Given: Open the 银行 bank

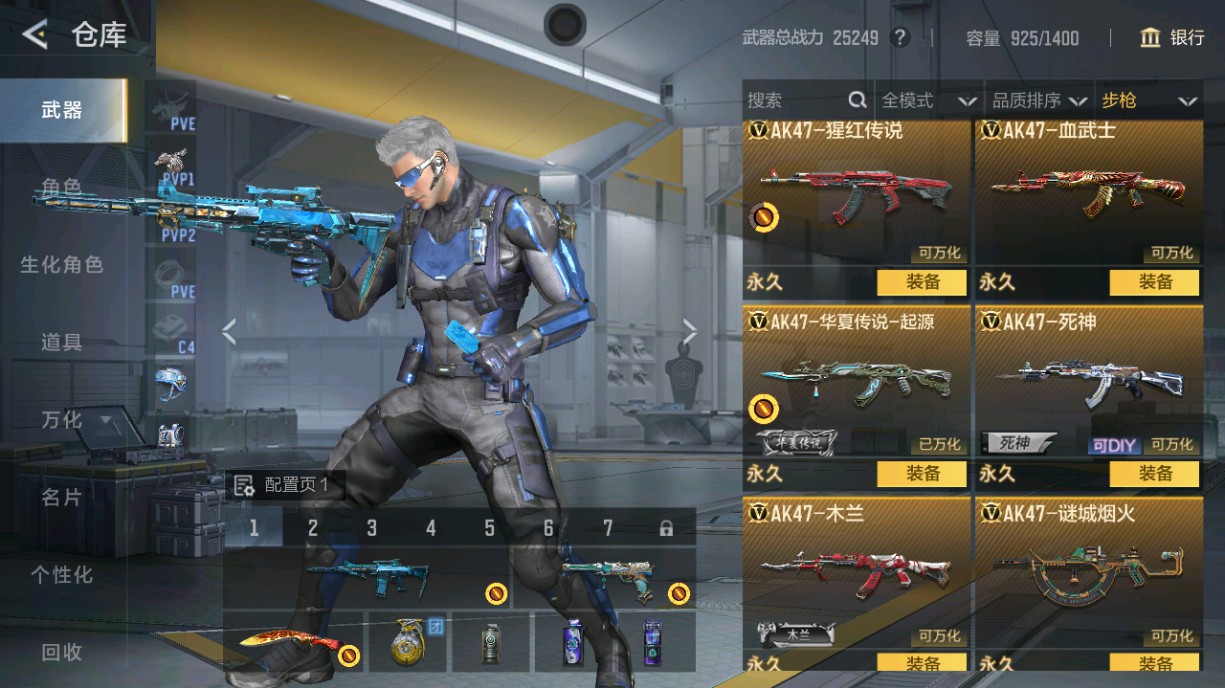Looking at the screenshot, I should tap(1172, 38).
